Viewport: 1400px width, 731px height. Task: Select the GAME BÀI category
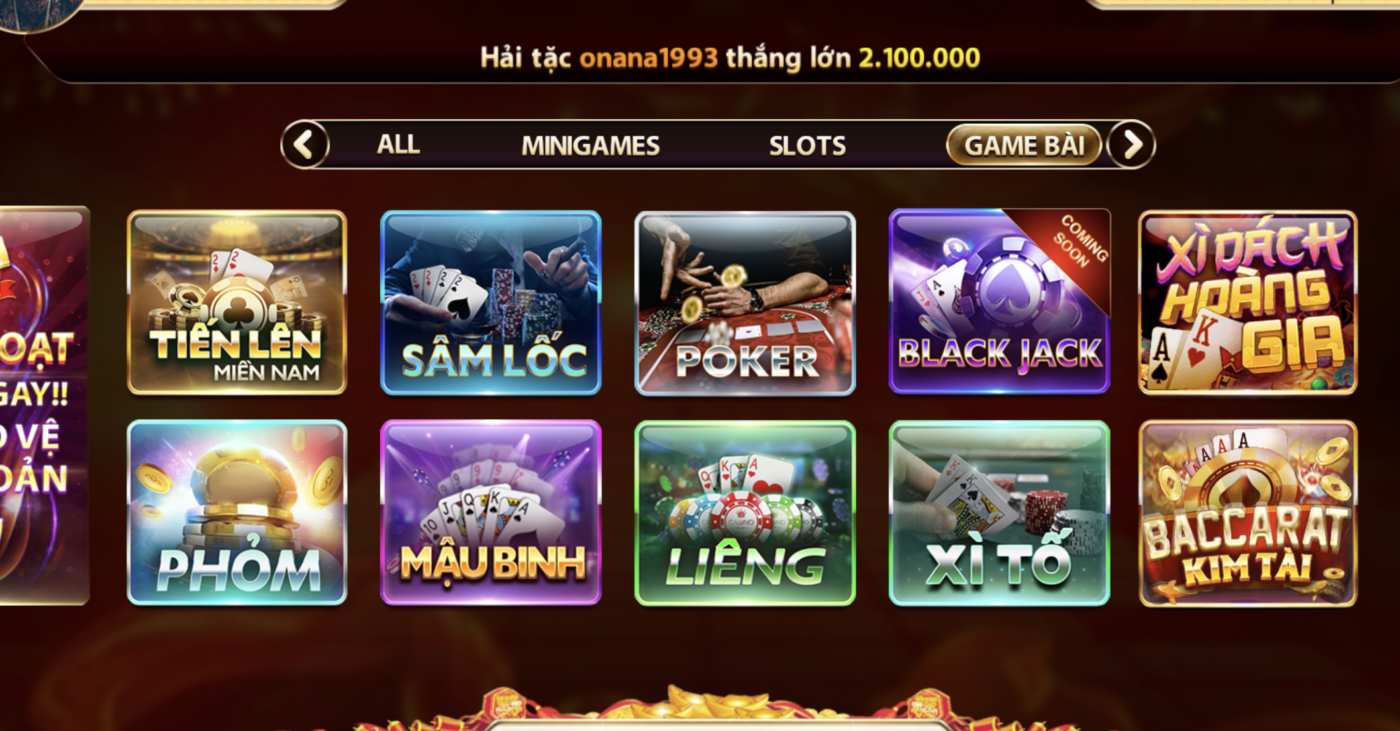[1023, 144]
